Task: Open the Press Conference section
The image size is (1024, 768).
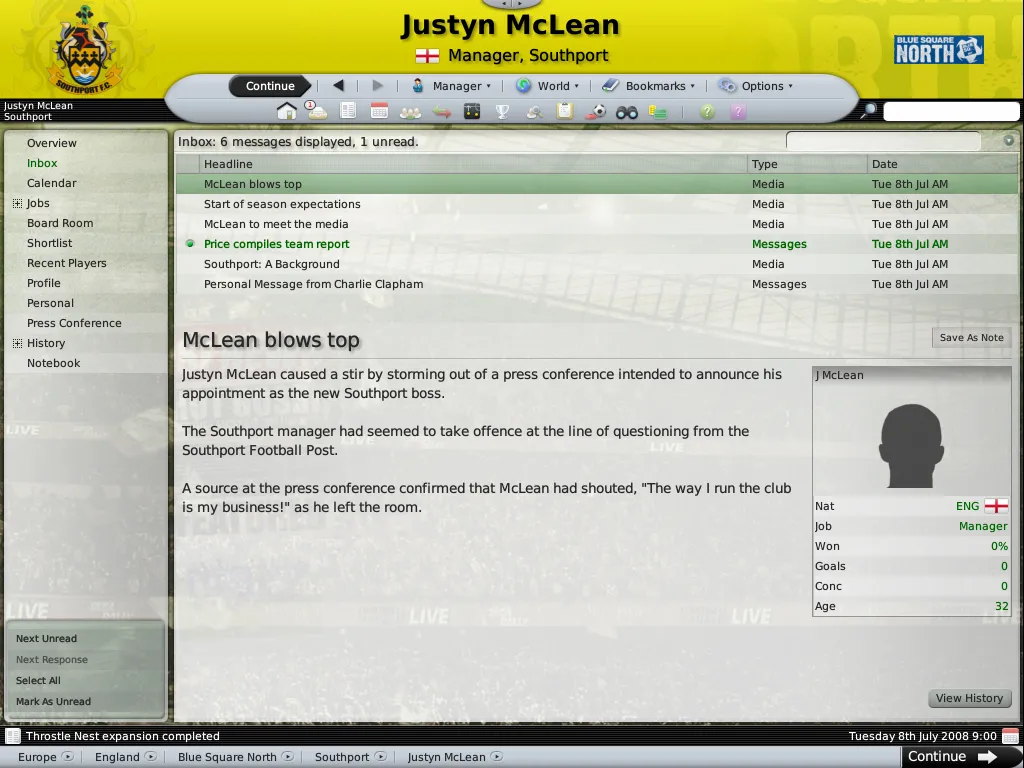Action: 74,323
